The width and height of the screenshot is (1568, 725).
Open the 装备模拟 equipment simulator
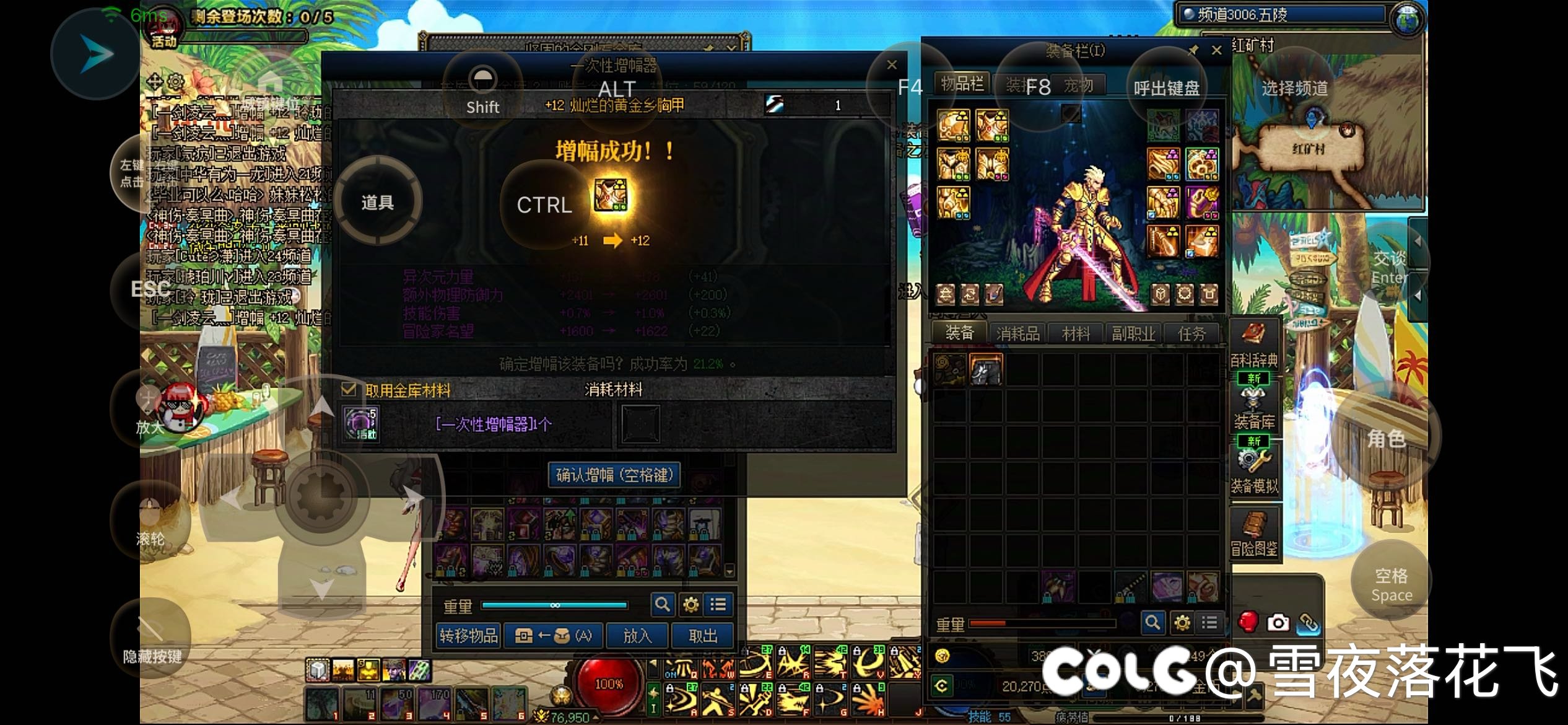point(1254,471)
